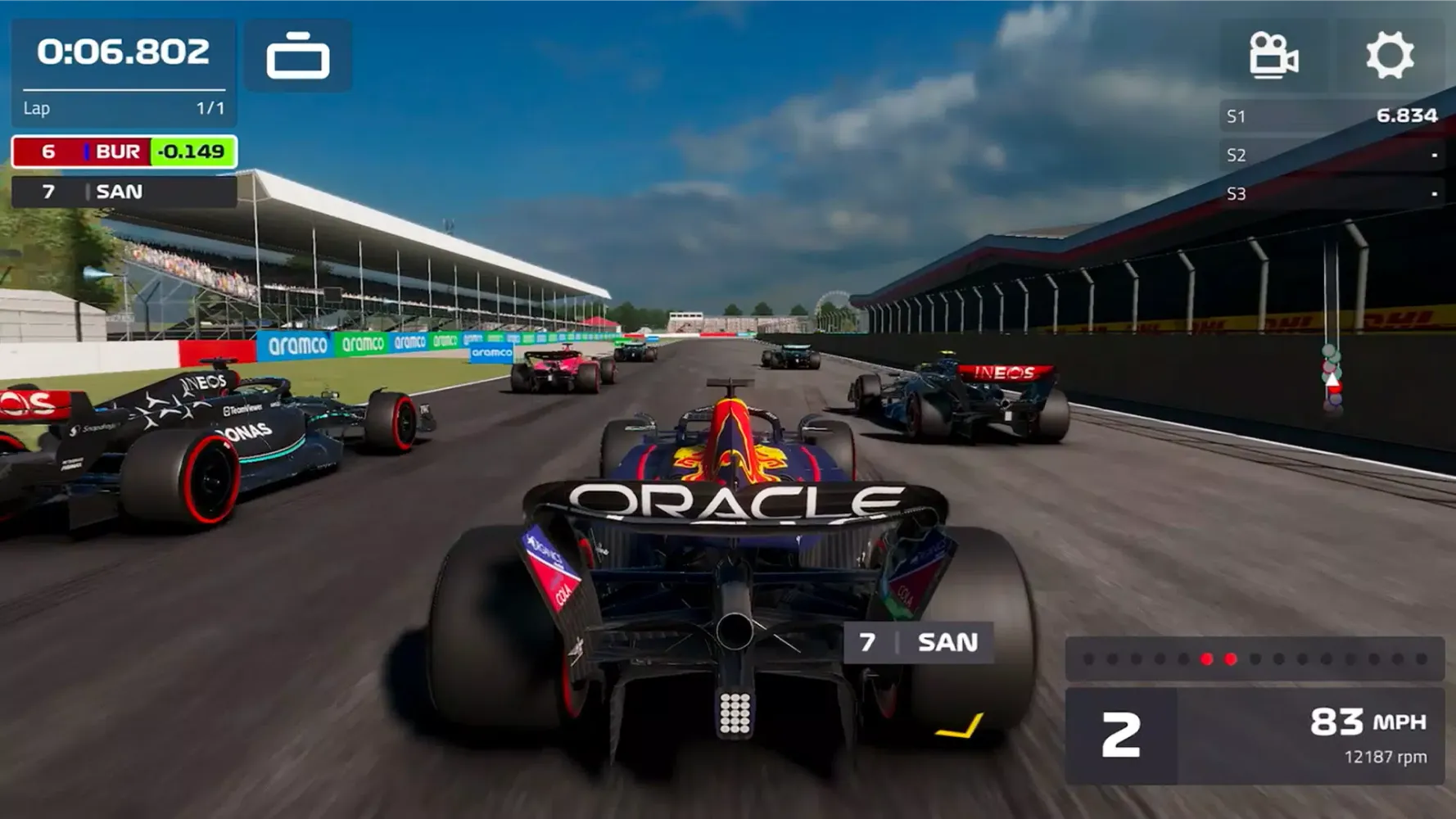This screenshot has width=1456, height=819.
Task: Tap the rounded rectangle button beside the timer
Action: pos(298,57)
